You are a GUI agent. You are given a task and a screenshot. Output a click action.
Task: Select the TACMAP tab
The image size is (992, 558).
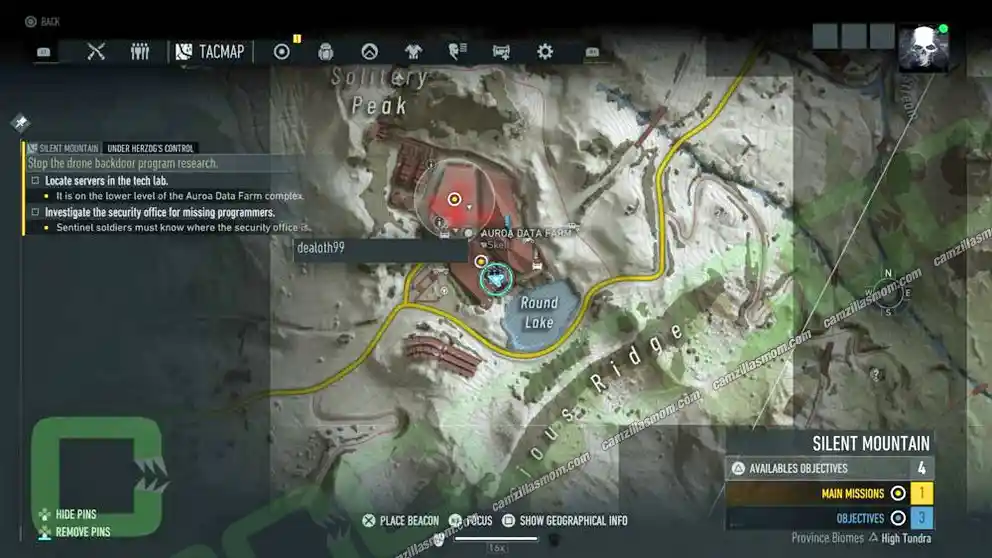(211, 51)
